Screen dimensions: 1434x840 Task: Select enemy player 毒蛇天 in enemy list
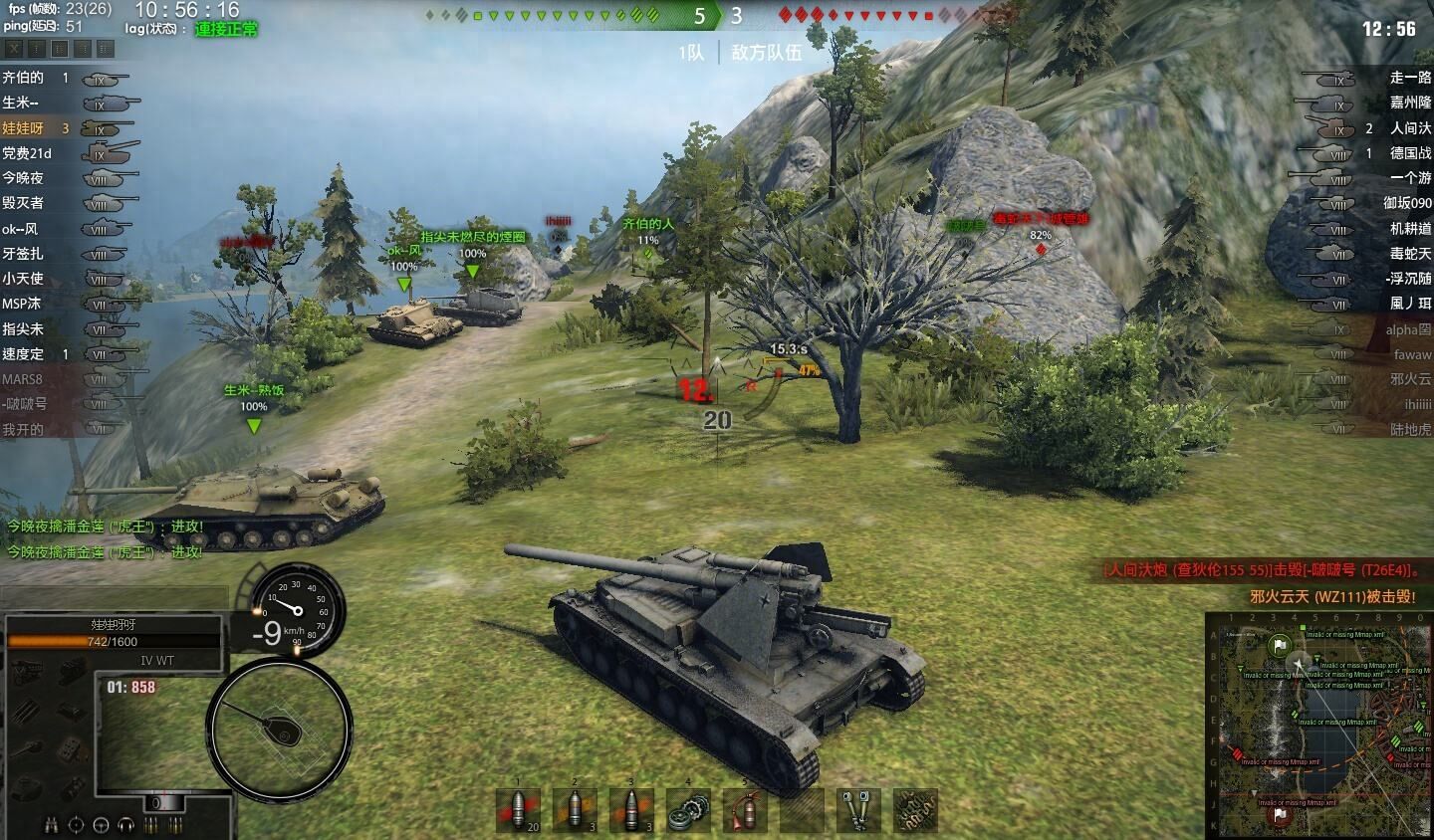(1410, 254)
